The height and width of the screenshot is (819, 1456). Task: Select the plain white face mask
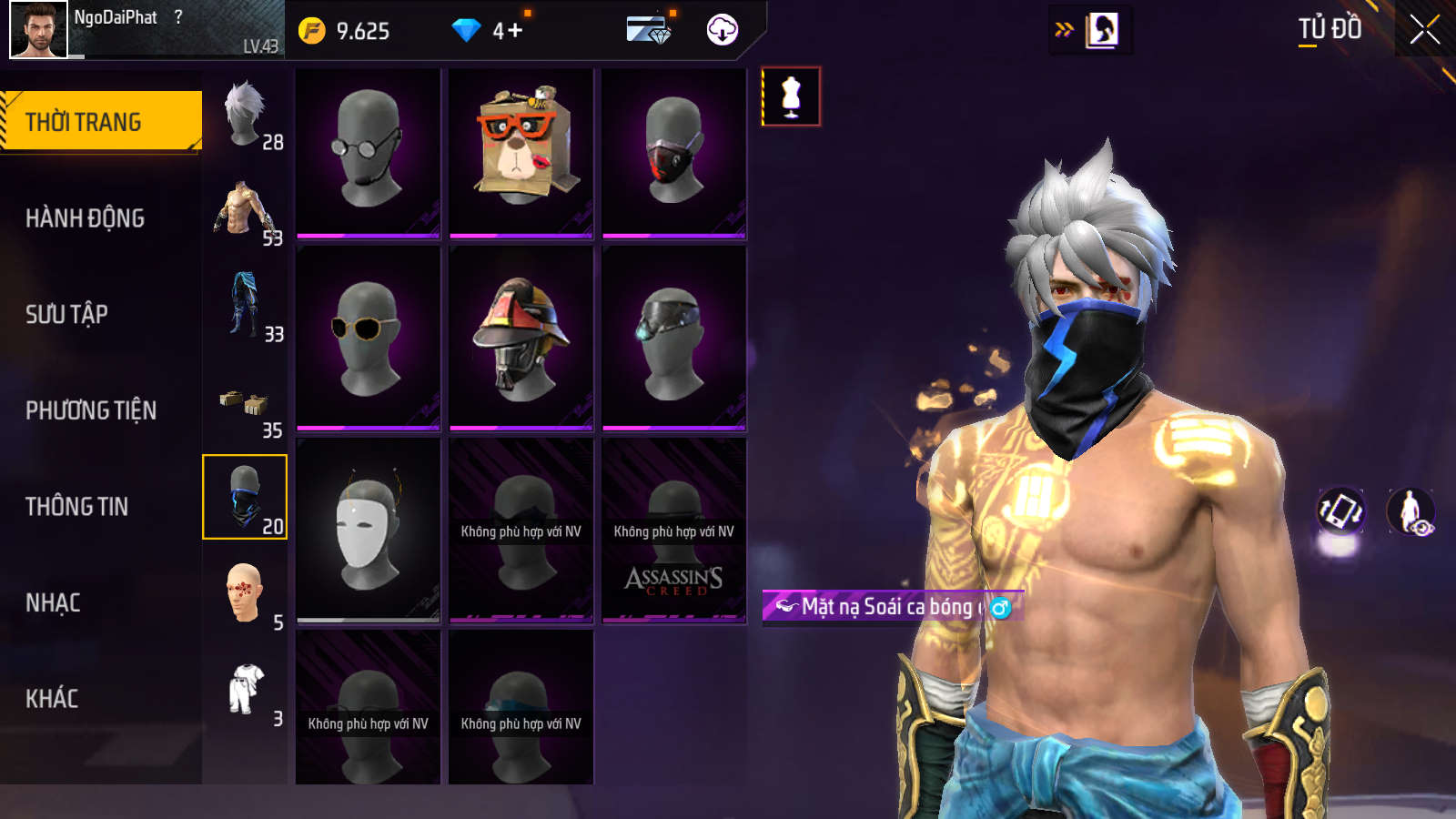pyautogui.click(x=368, y=530)
